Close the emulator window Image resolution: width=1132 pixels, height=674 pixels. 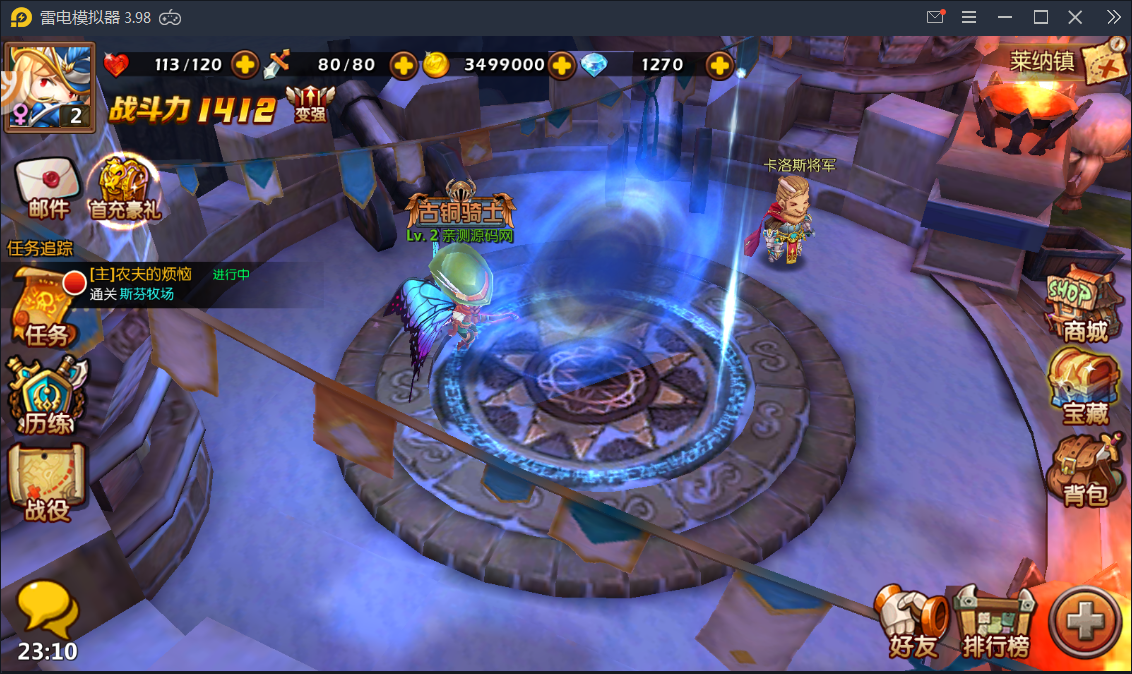coord(1075,17)
